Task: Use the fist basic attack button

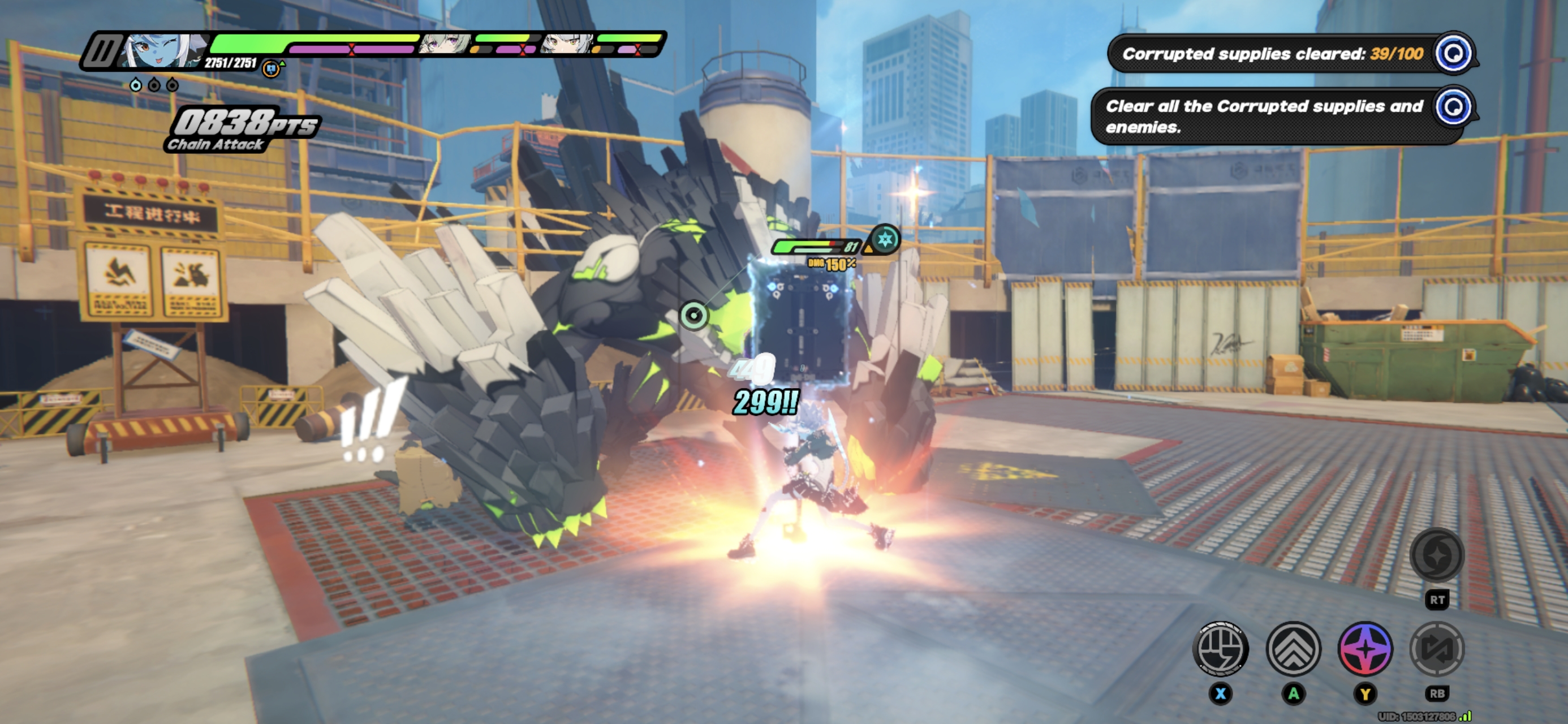Action: coord(1221,649)
